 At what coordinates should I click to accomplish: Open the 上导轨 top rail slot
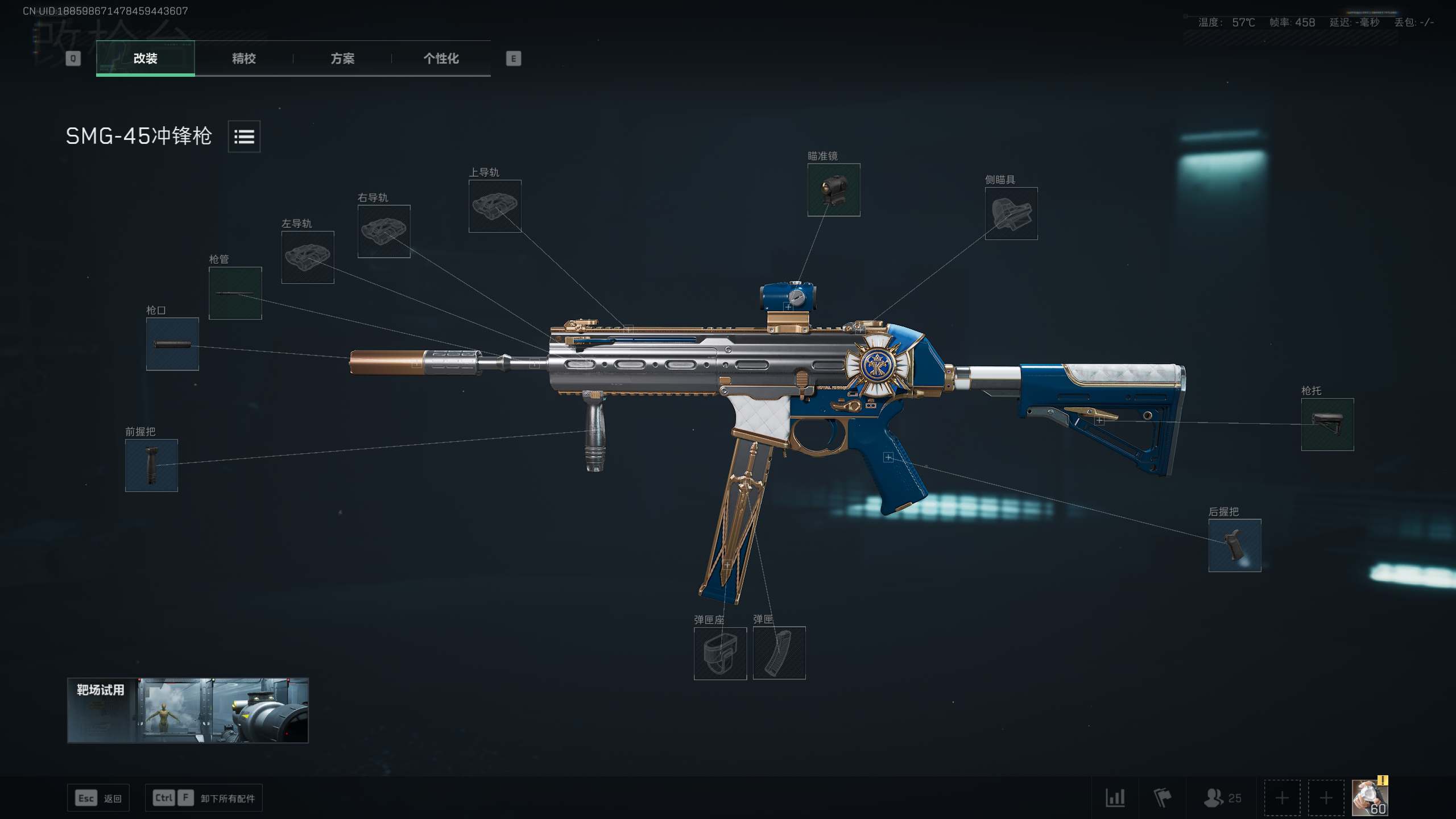click(x=495, y=206)
